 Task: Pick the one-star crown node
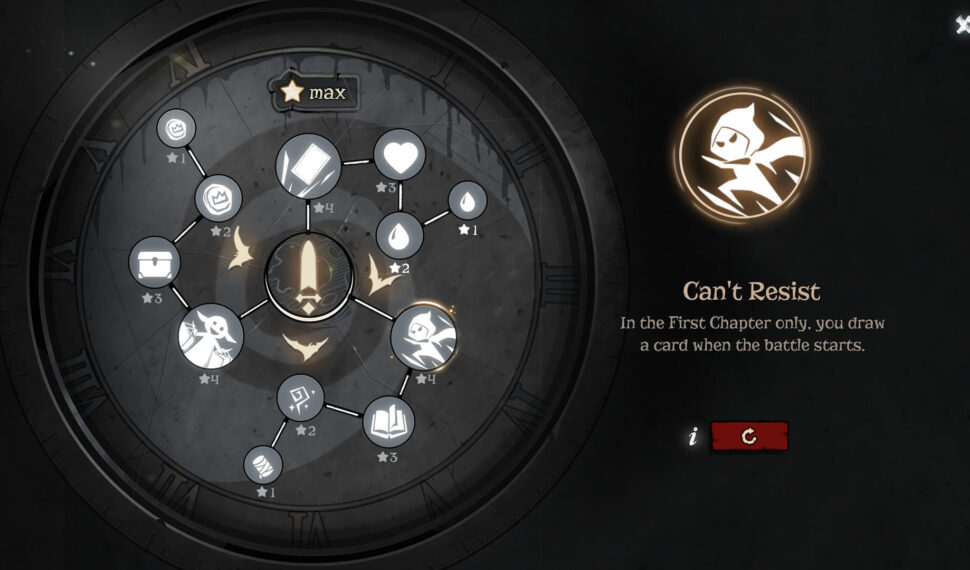176,128
